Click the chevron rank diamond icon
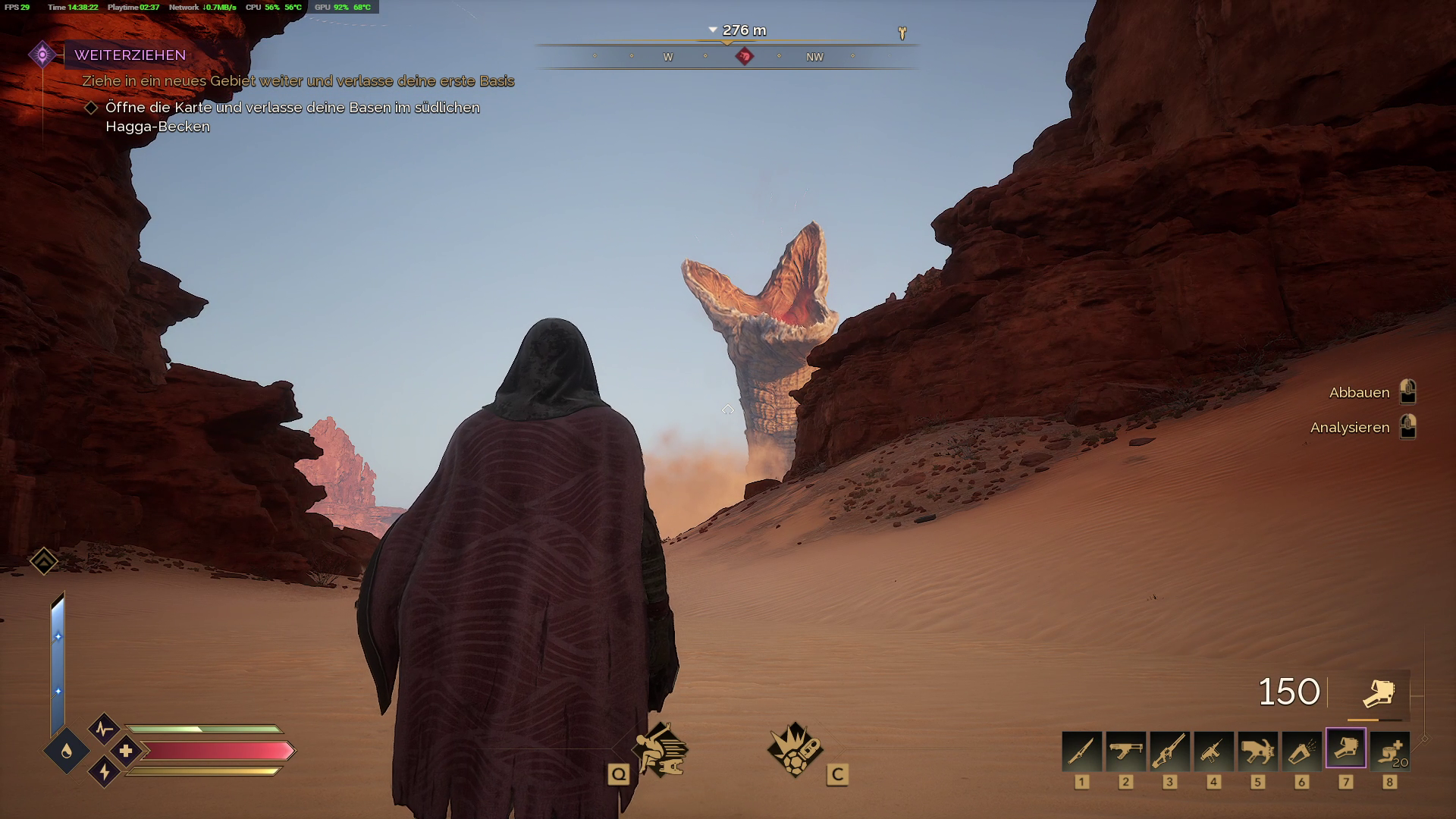This screenshot has height=819, width=1456. (x=44, y=561)
